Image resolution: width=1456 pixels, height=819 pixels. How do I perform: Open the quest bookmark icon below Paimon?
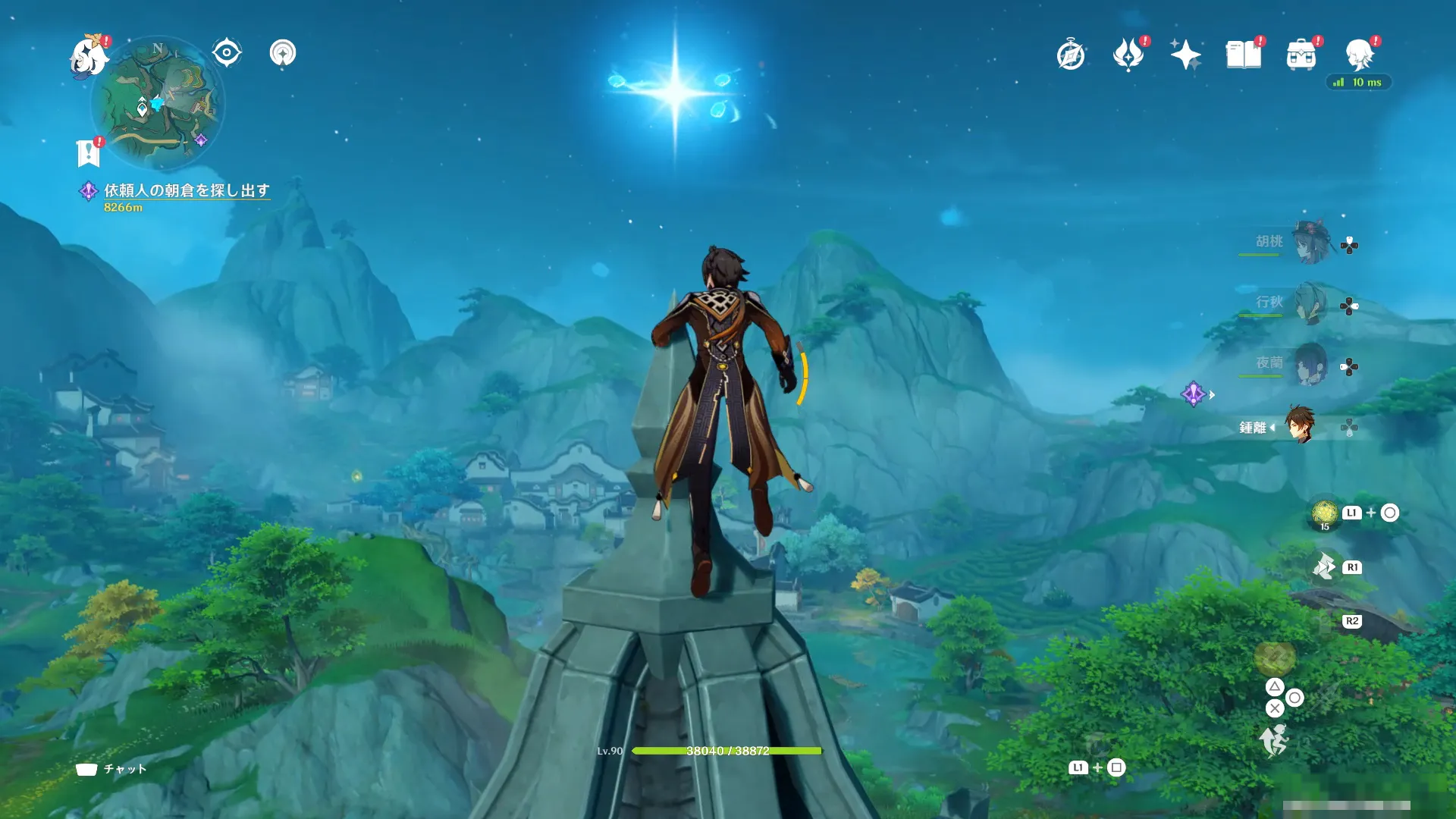89,152
